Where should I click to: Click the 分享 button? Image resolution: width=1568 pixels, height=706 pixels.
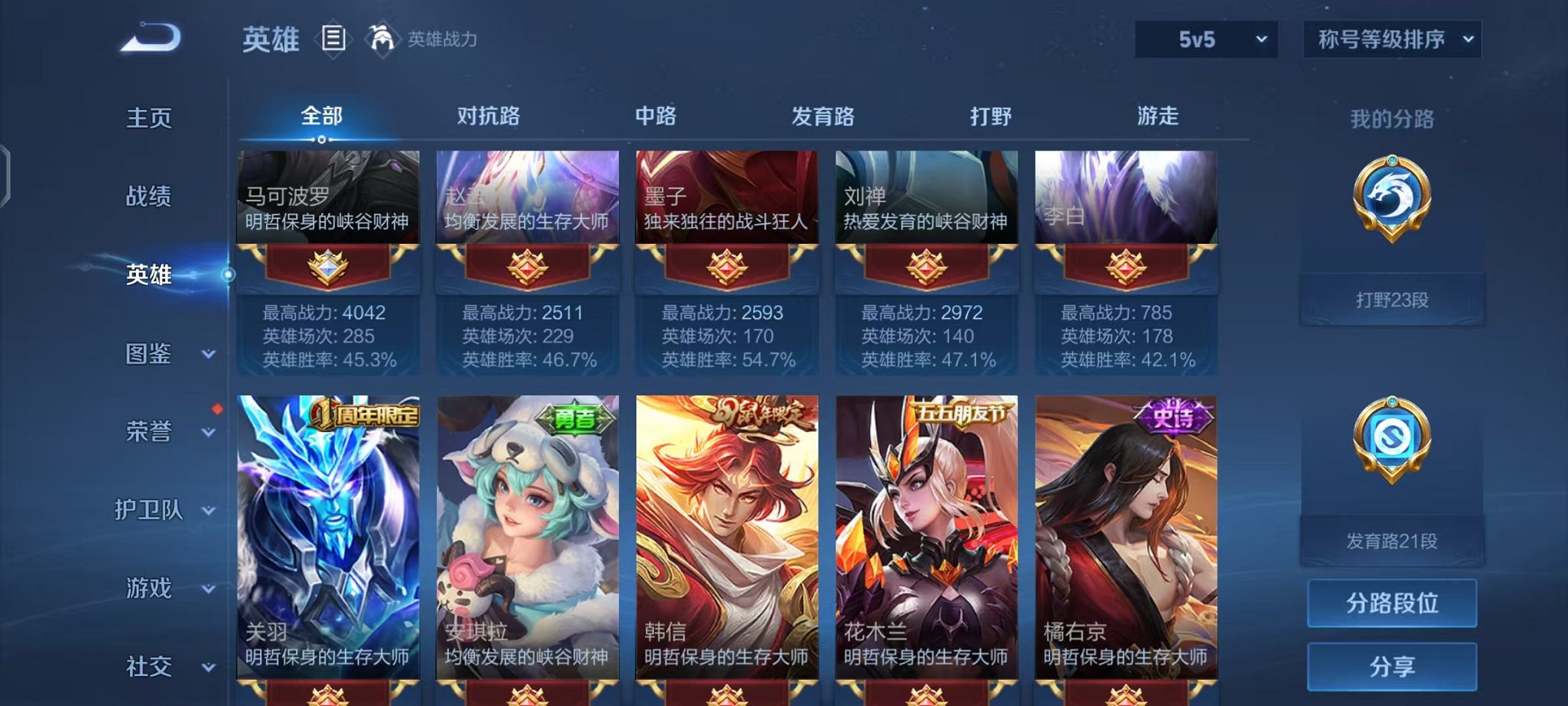1391,666
